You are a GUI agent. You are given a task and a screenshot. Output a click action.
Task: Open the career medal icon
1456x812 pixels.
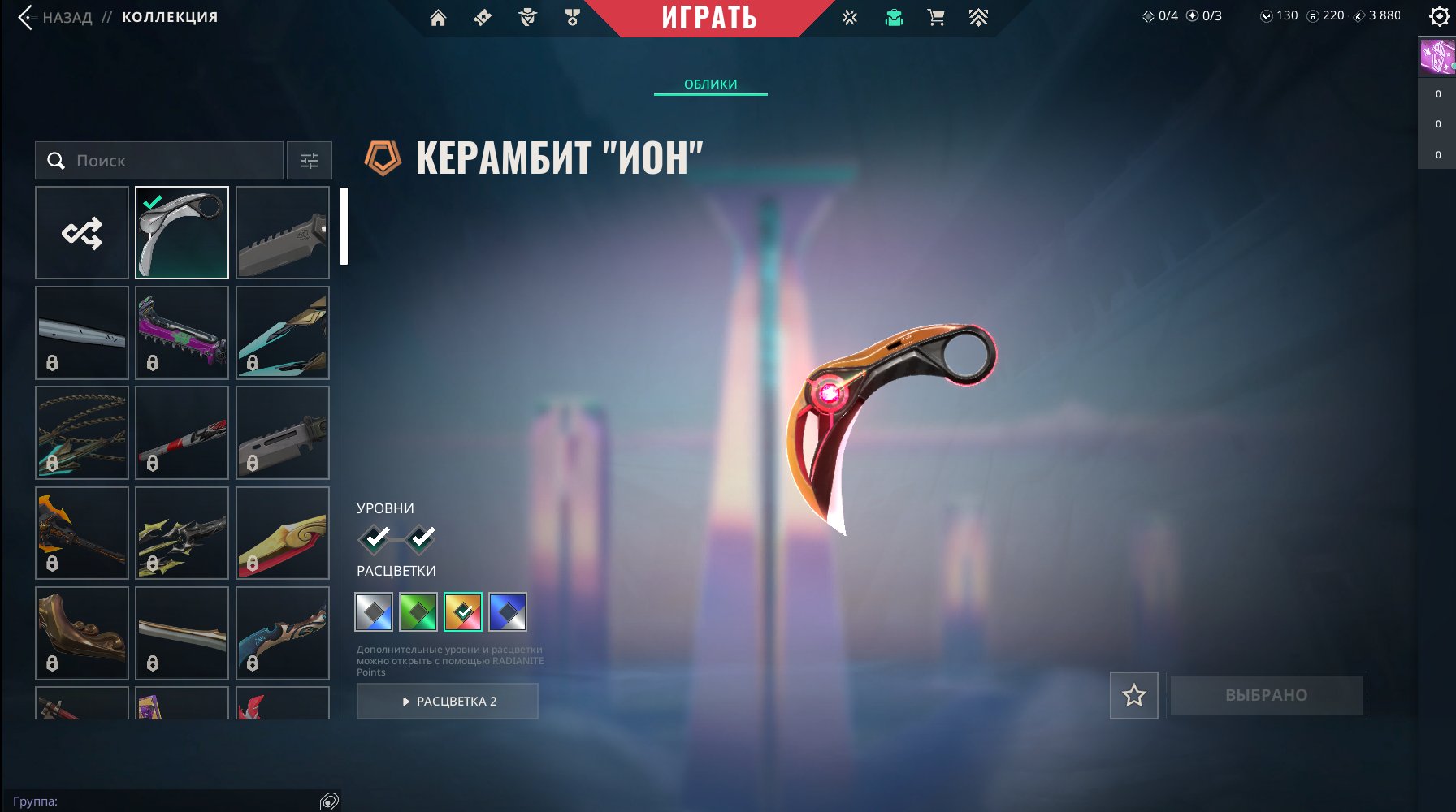(571, 17)
